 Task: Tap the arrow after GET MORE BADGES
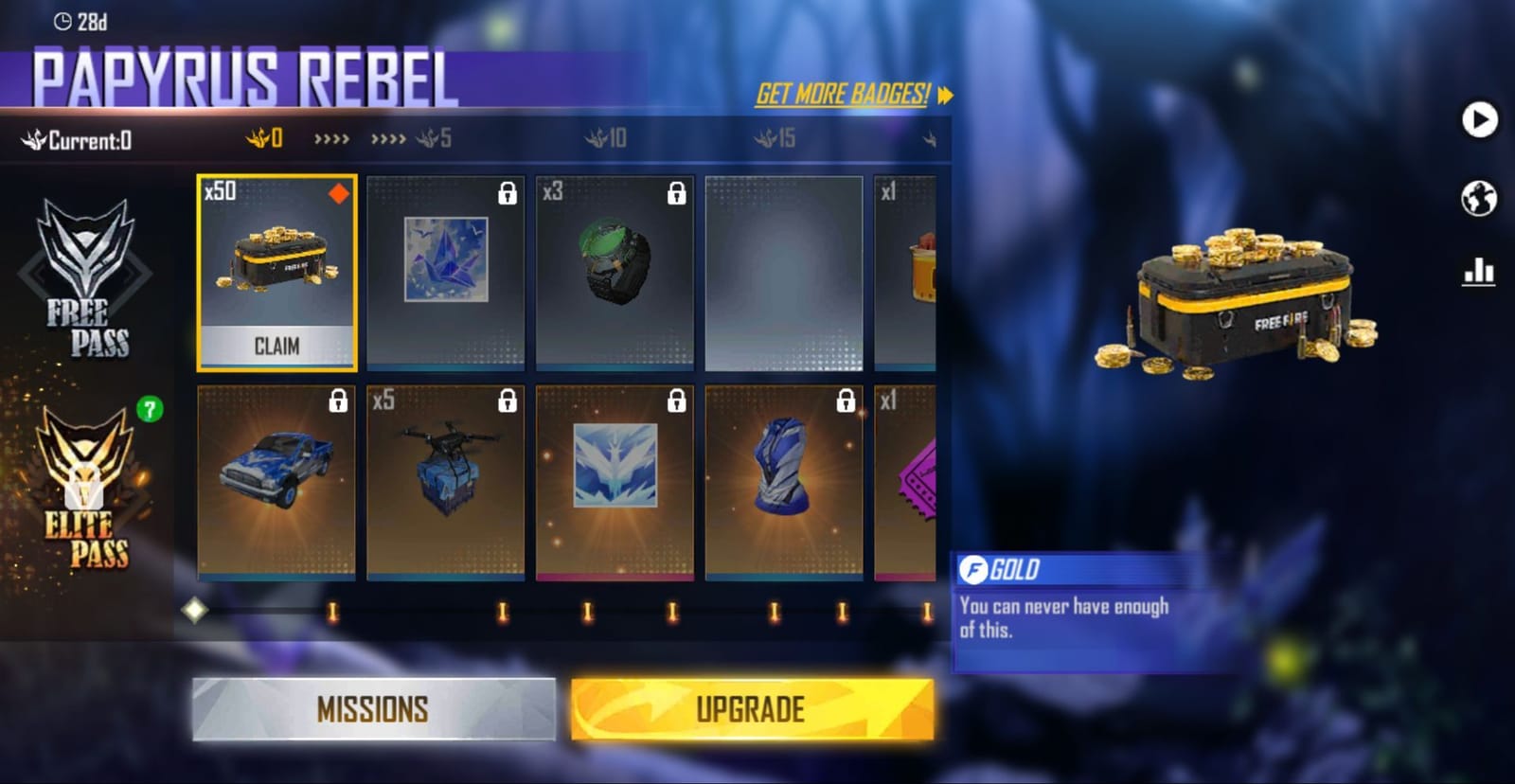coord(943,95)
